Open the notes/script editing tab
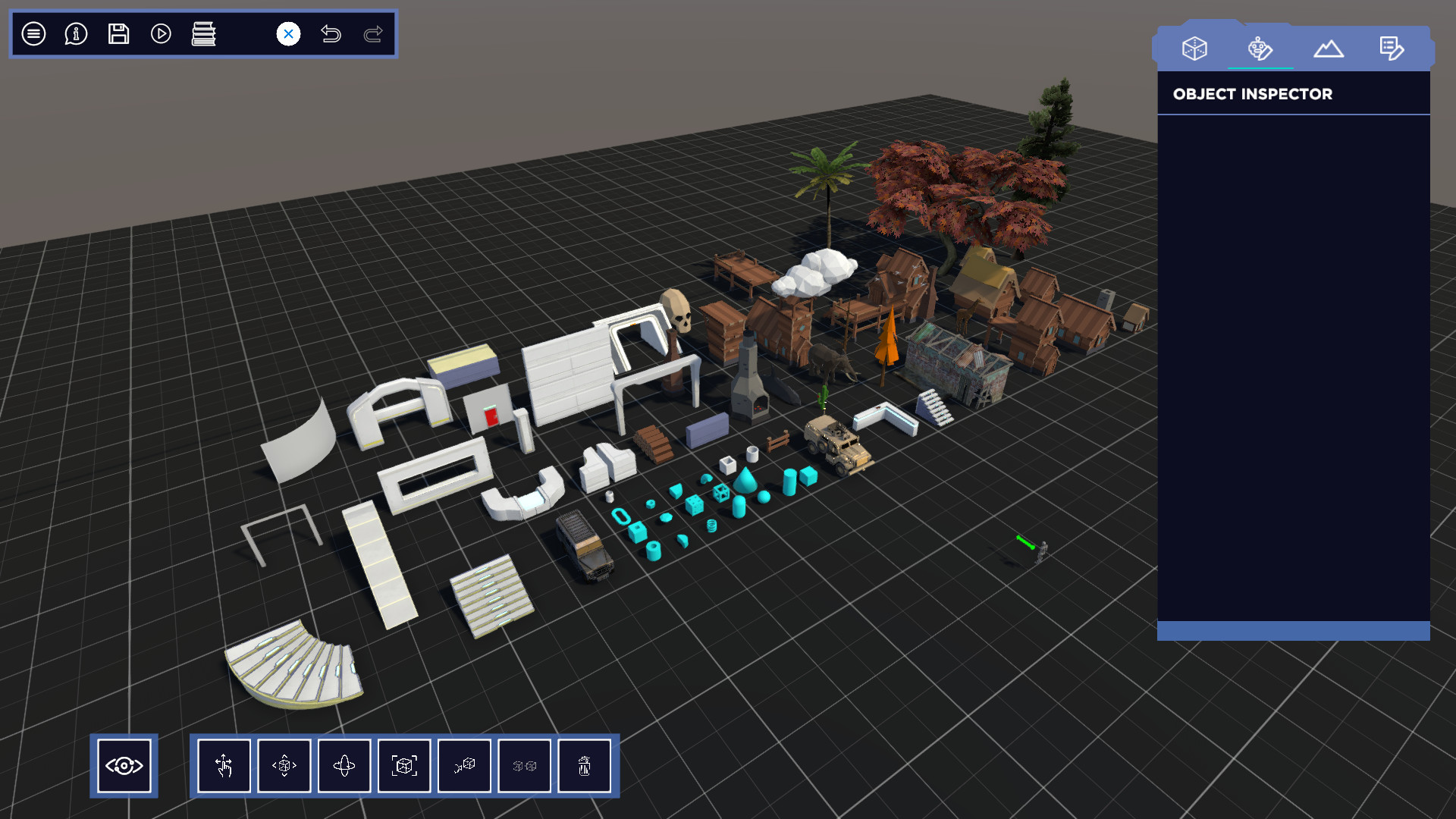 tap(1392, 48)
